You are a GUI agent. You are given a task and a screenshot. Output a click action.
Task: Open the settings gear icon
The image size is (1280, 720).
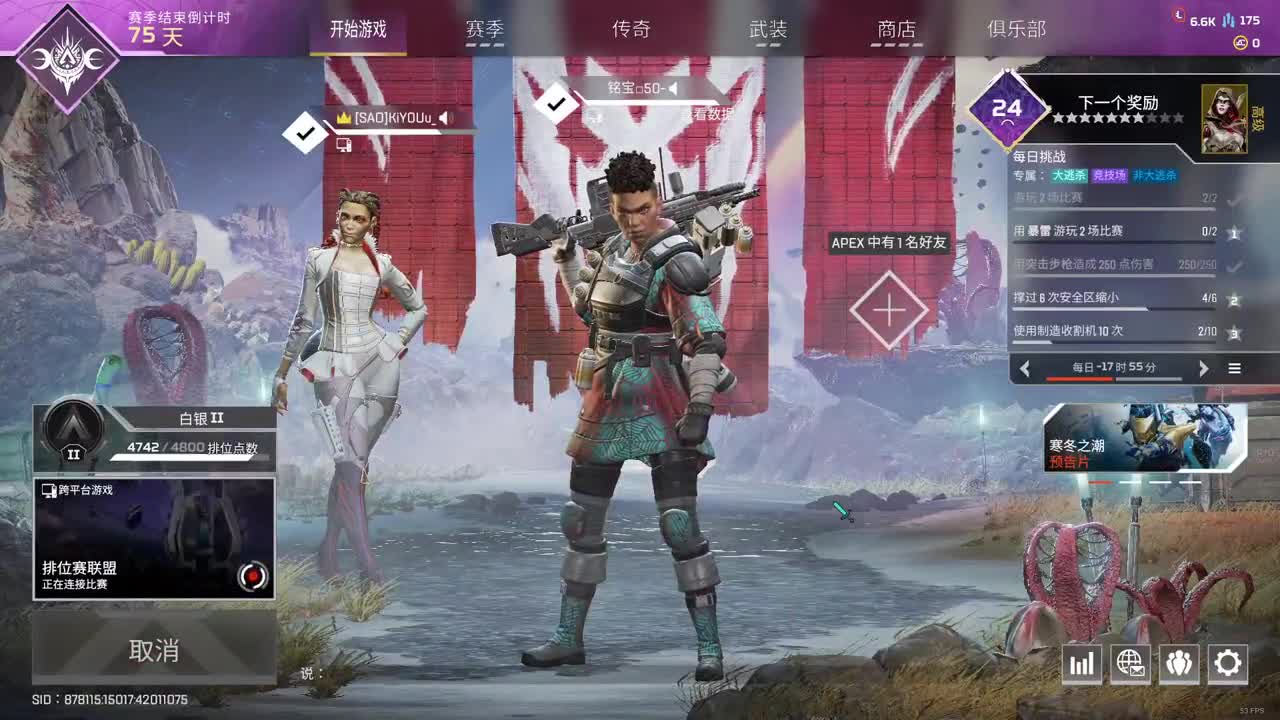[x=1228, y=663]
